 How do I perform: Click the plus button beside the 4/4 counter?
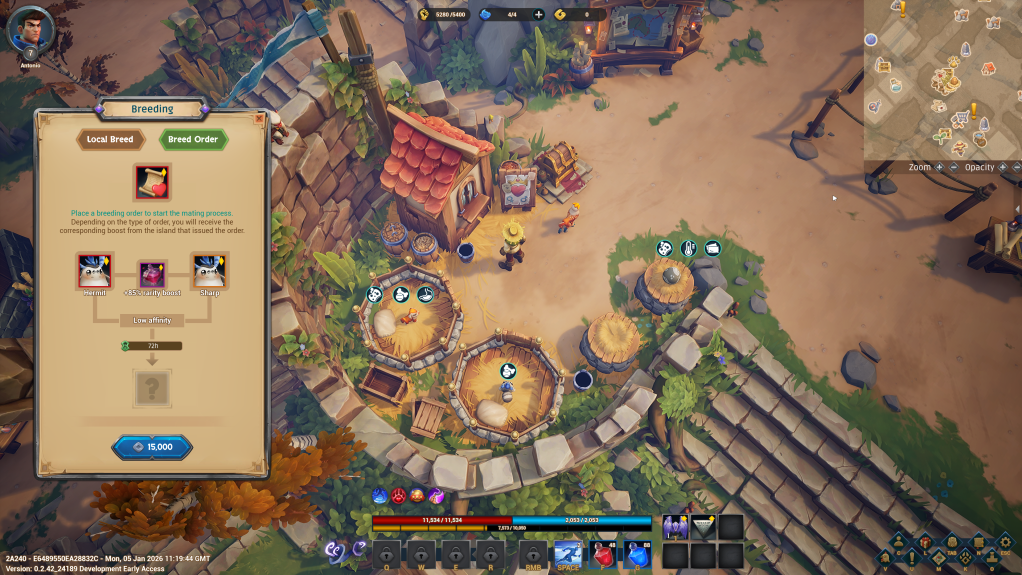539,15
